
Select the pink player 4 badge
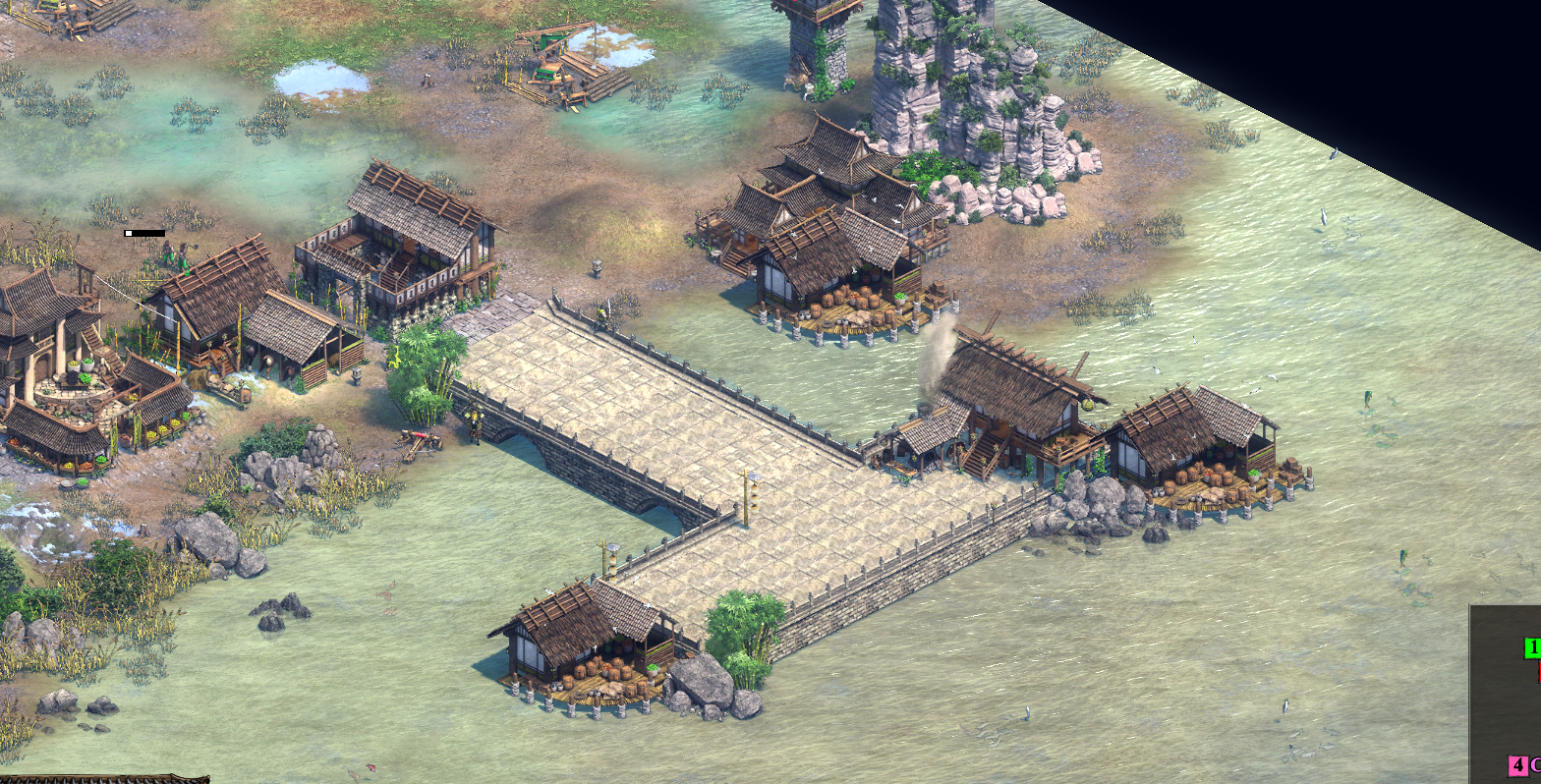tap(1518, 765)
